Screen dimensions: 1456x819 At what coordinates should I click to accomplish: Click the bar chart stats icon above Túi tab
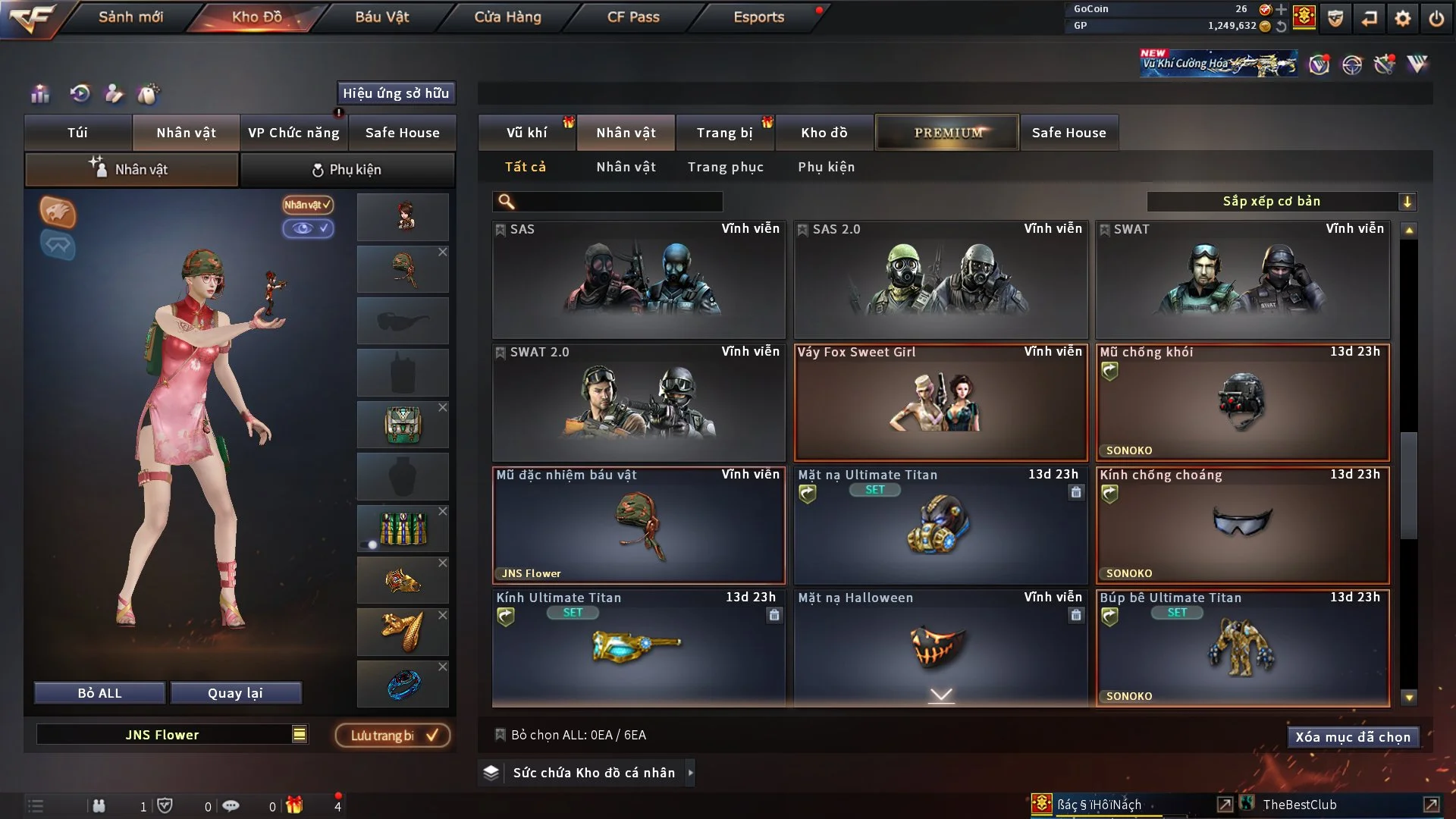(x=39, y=94)
